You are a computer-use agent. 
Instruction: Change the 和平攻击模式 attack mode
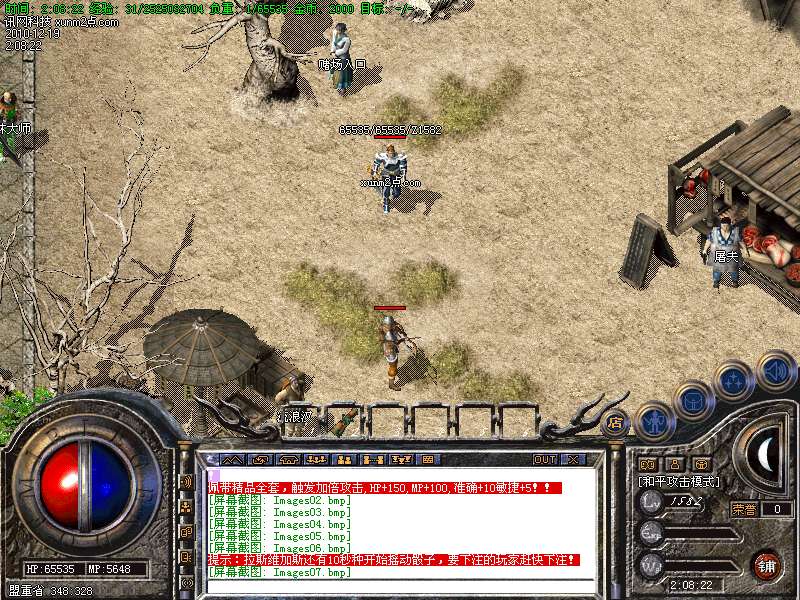(679, 482)
